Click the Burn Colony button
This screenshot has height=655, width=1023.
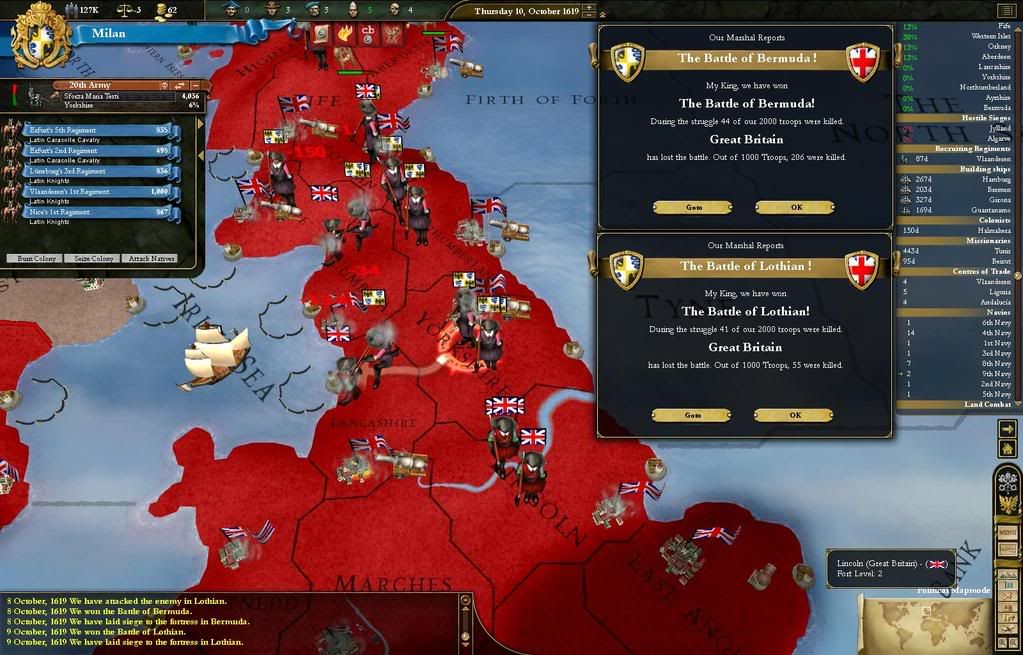point(33,258)
